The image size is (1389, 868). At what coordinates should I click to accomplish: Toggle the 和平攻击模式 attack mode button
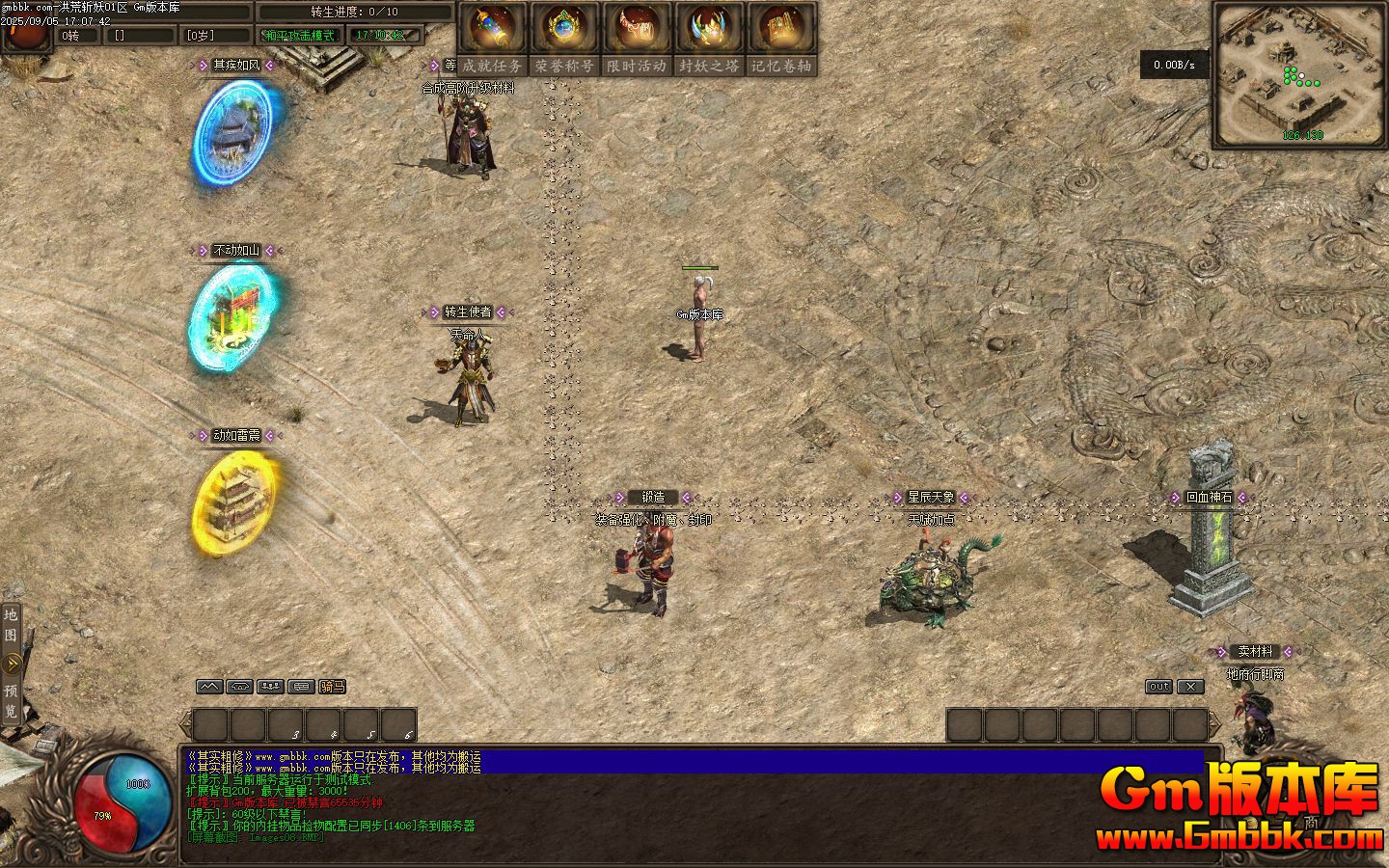pos(300,36)
